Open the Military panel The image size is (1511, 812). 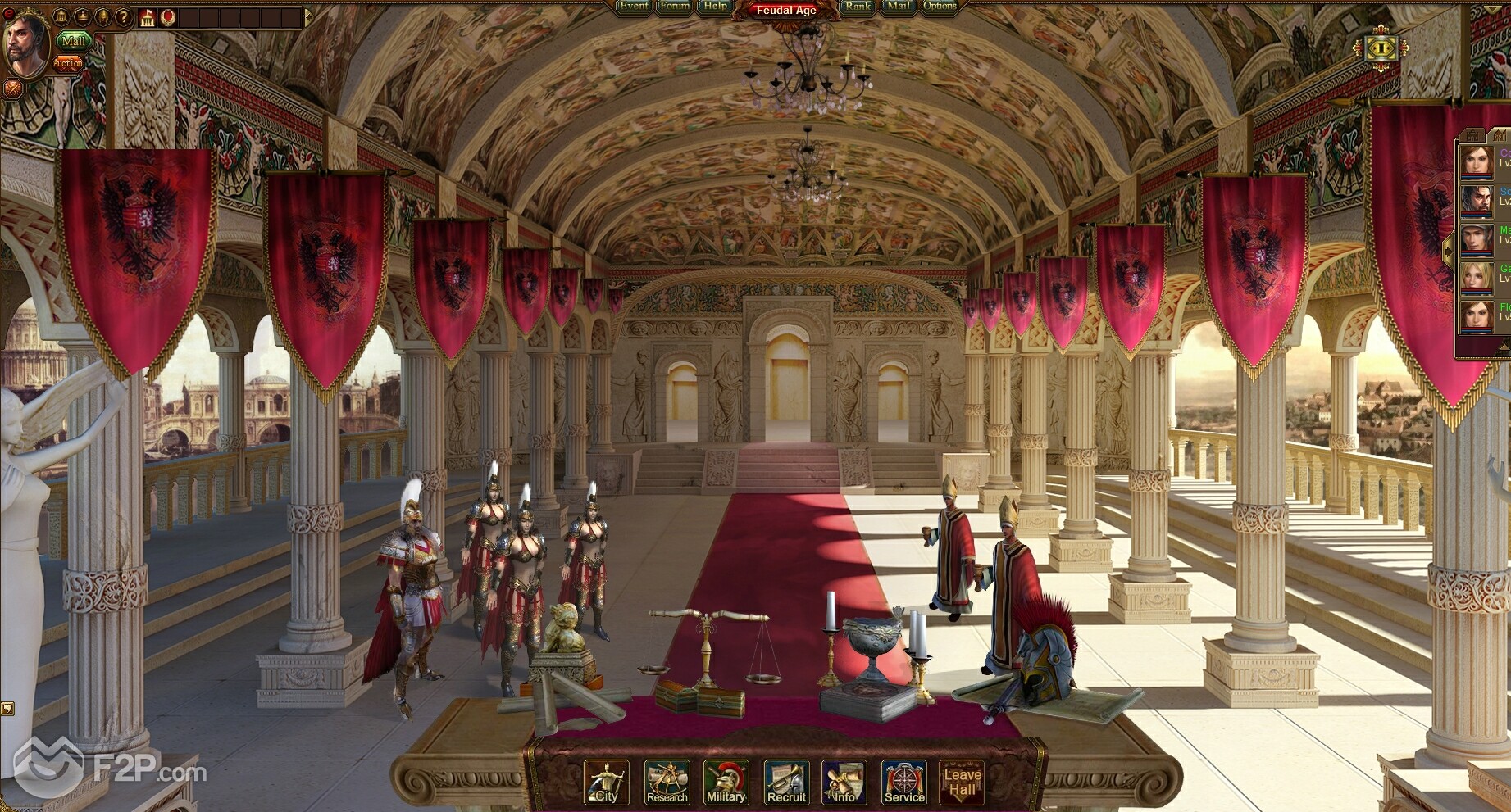click(x=726, y=783)
